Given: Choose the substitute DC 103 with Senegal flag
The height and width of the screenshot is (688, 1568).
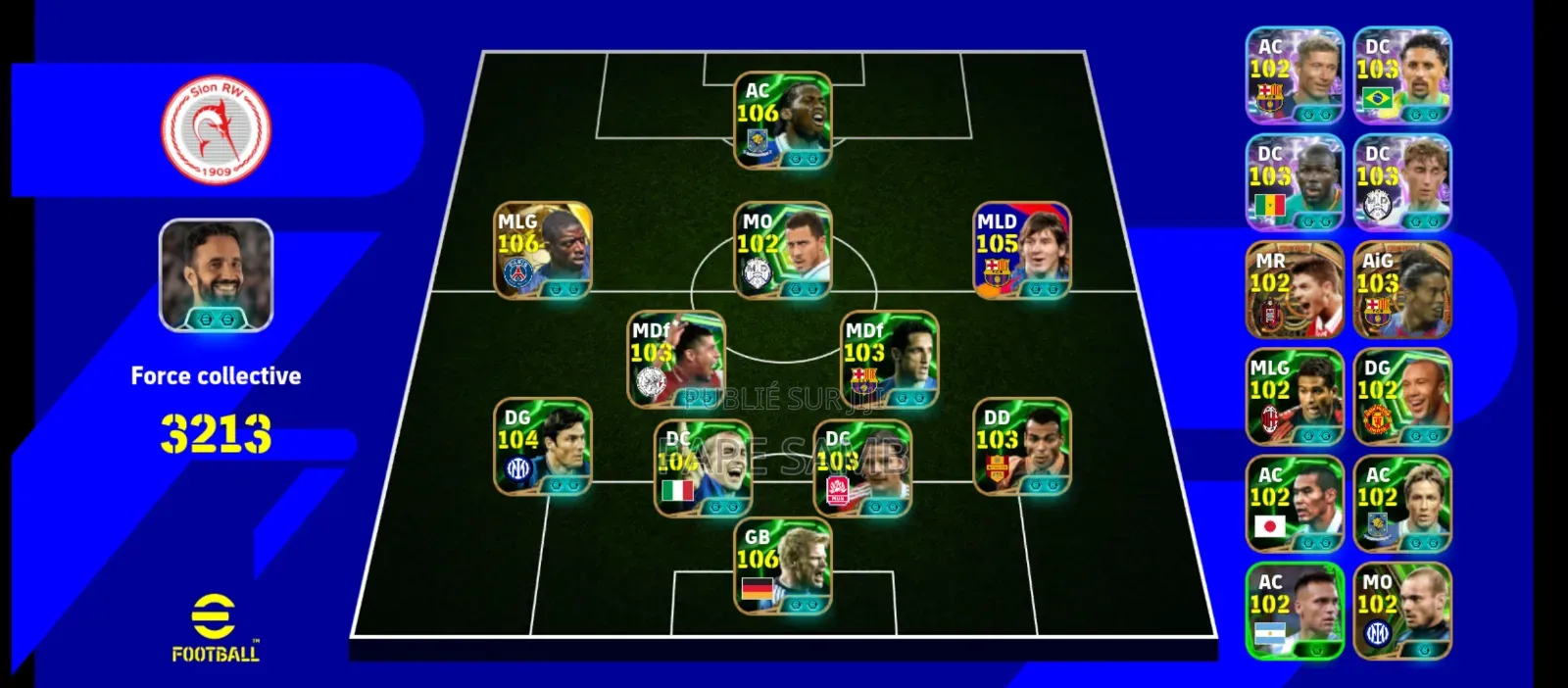Looking at the screenshot, I should click(x=1294, y=182).
